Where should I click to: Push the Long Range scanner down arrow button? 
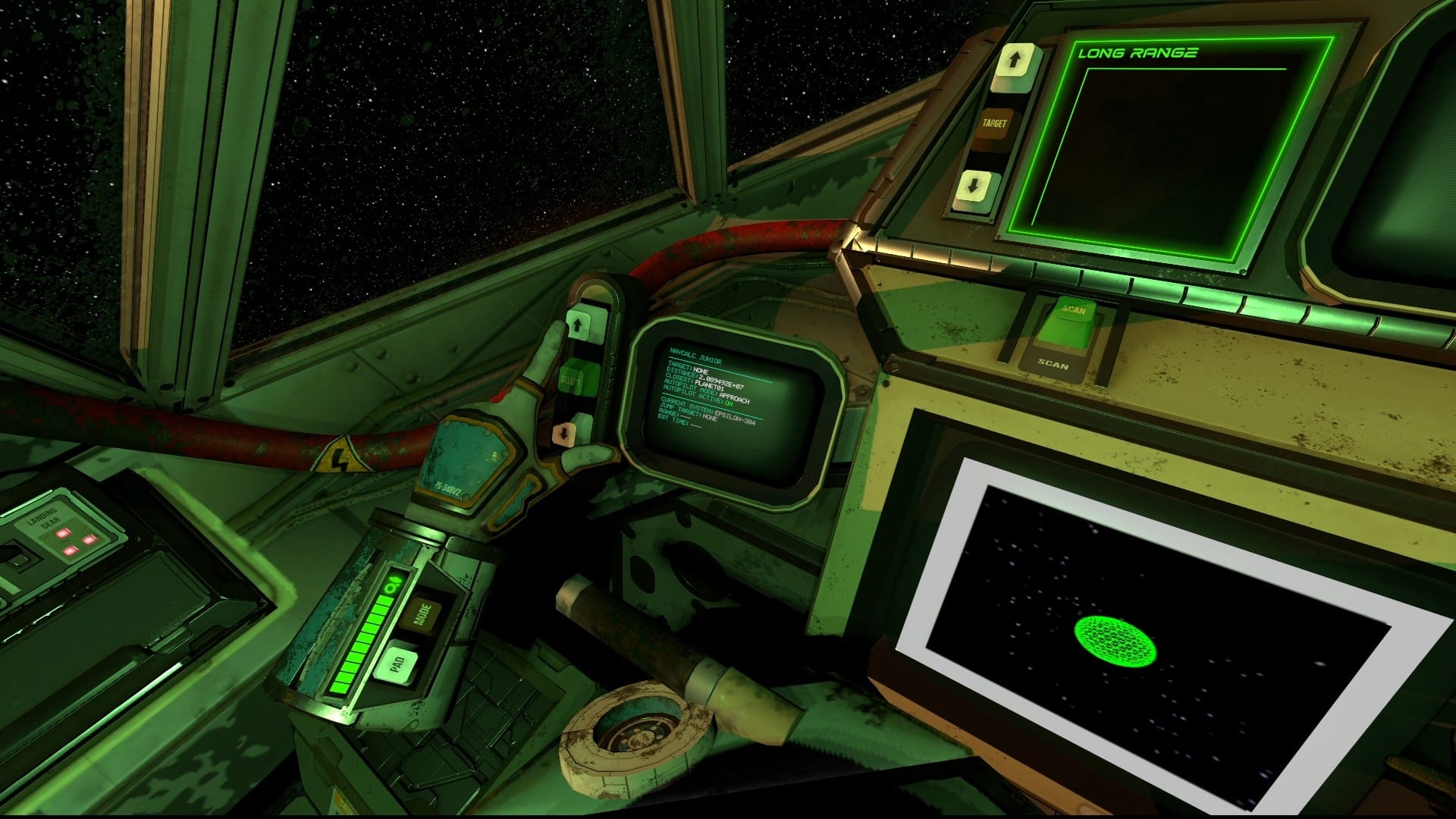click(x=974, y=187)
